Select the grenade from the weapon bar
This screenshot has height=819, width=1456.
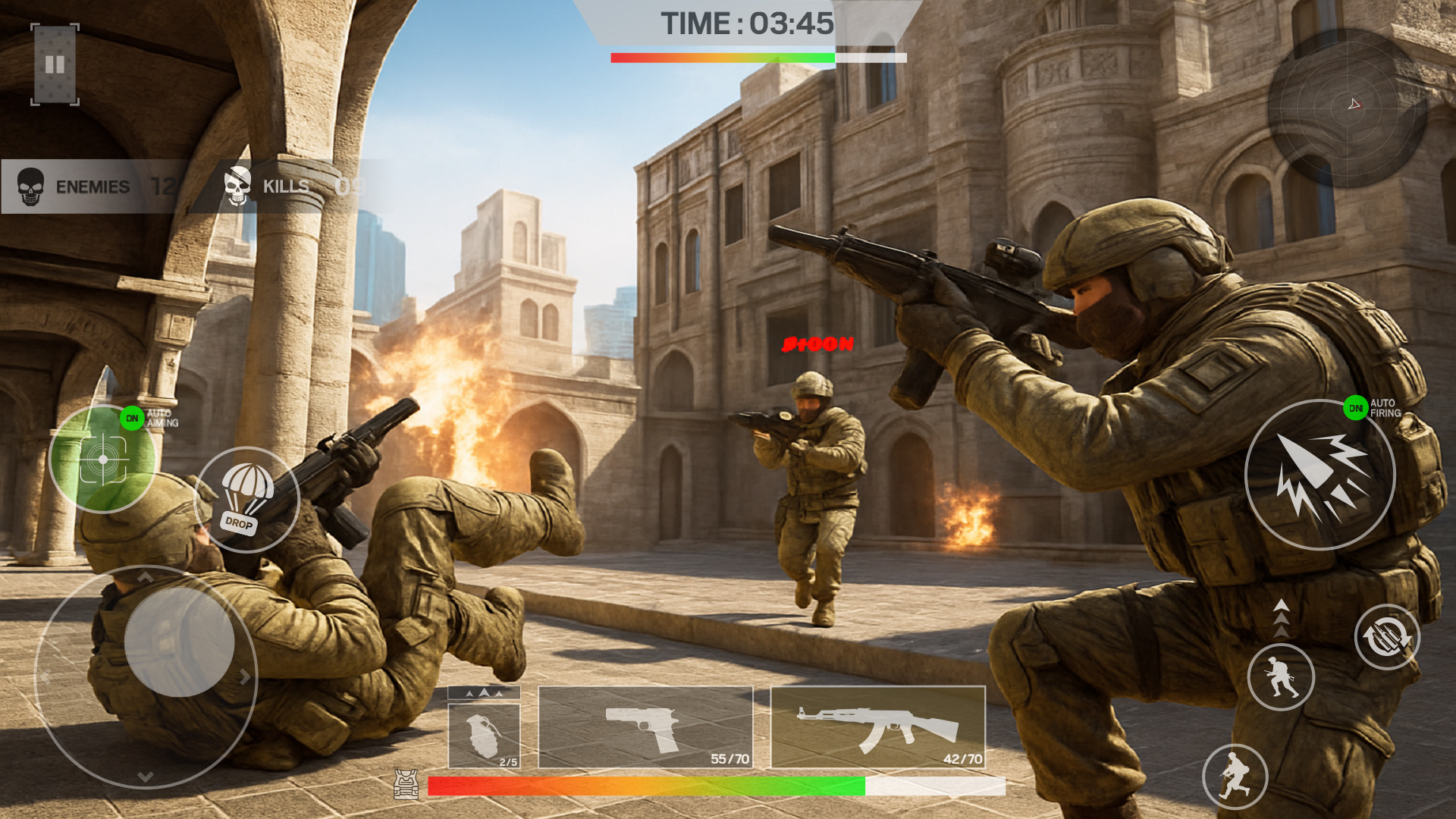pyautogui.click(x=485, y=730)
